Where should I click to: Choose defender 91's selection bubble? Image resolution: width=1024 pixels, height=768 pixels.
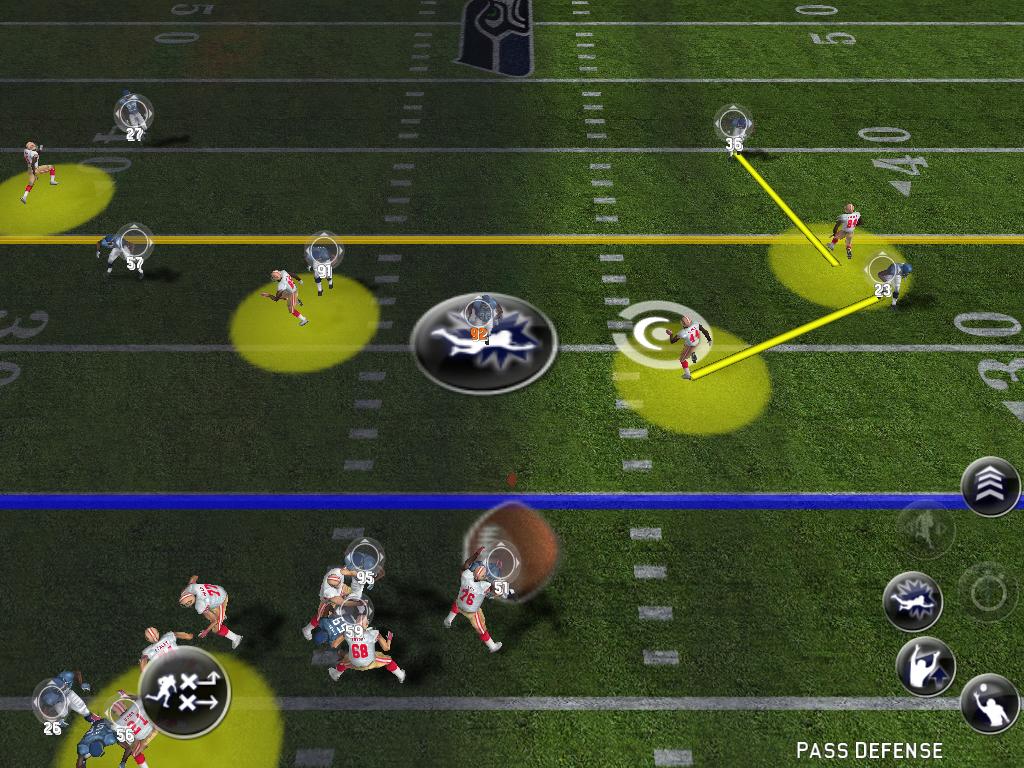[x=323, y=251]
